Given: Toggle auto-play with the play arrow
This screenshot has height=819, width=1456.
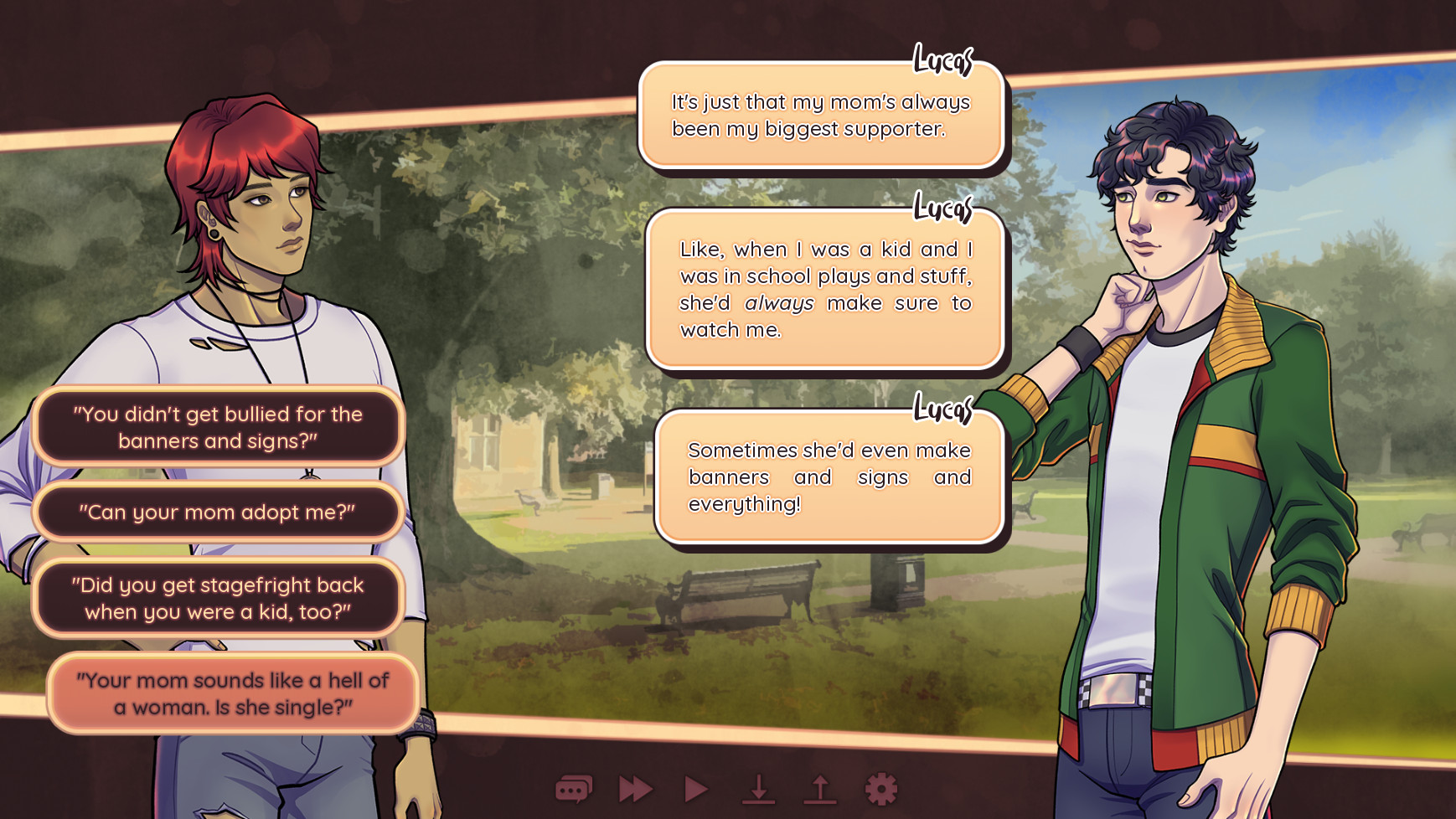Looking at the screenshot, I should 696,789.
